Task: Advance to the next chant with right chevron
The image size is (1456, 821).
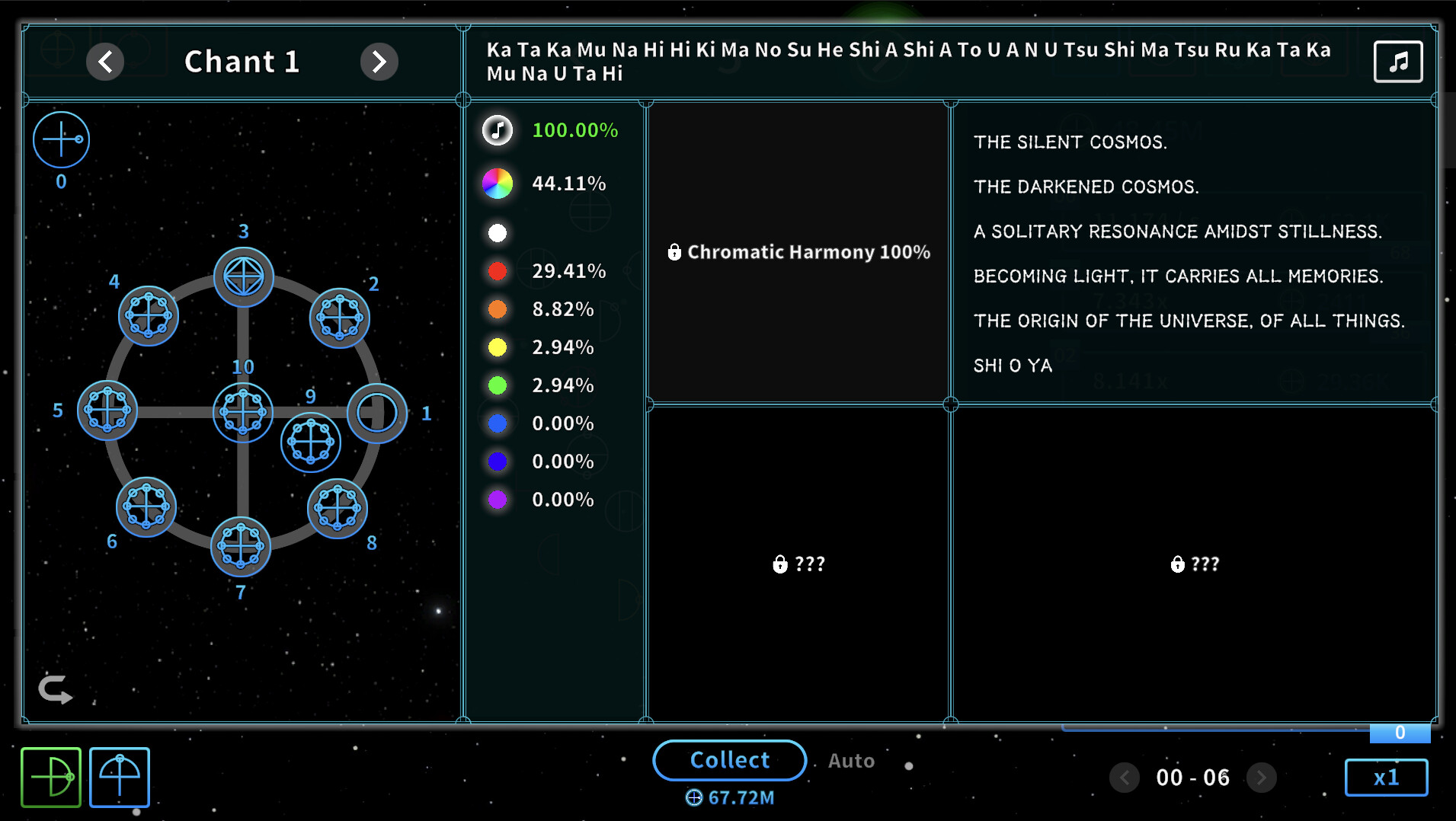Action: click(x=379, y=62)
